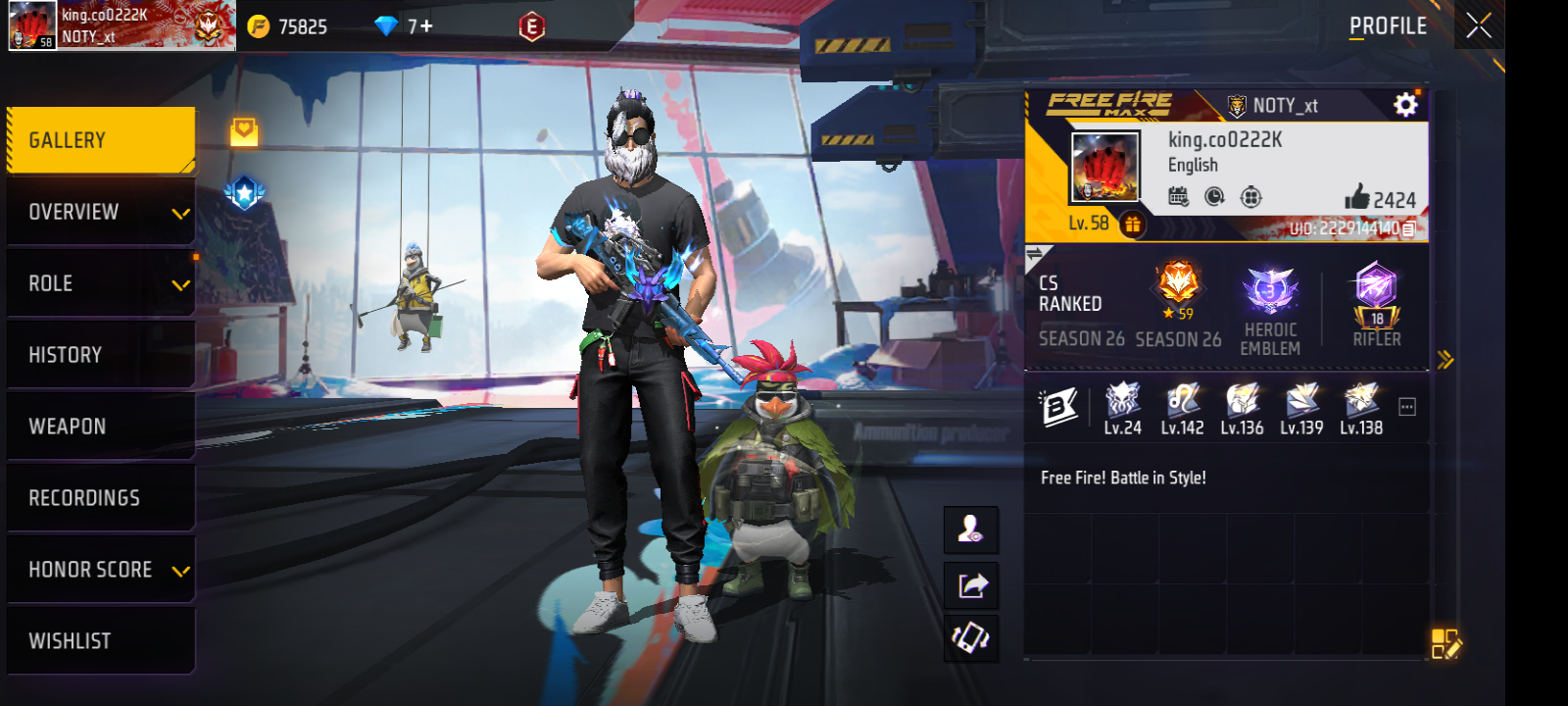Open the gift icon beside Lv. 58
The image size is (1568, 706).
click(x=1134, y=224)
